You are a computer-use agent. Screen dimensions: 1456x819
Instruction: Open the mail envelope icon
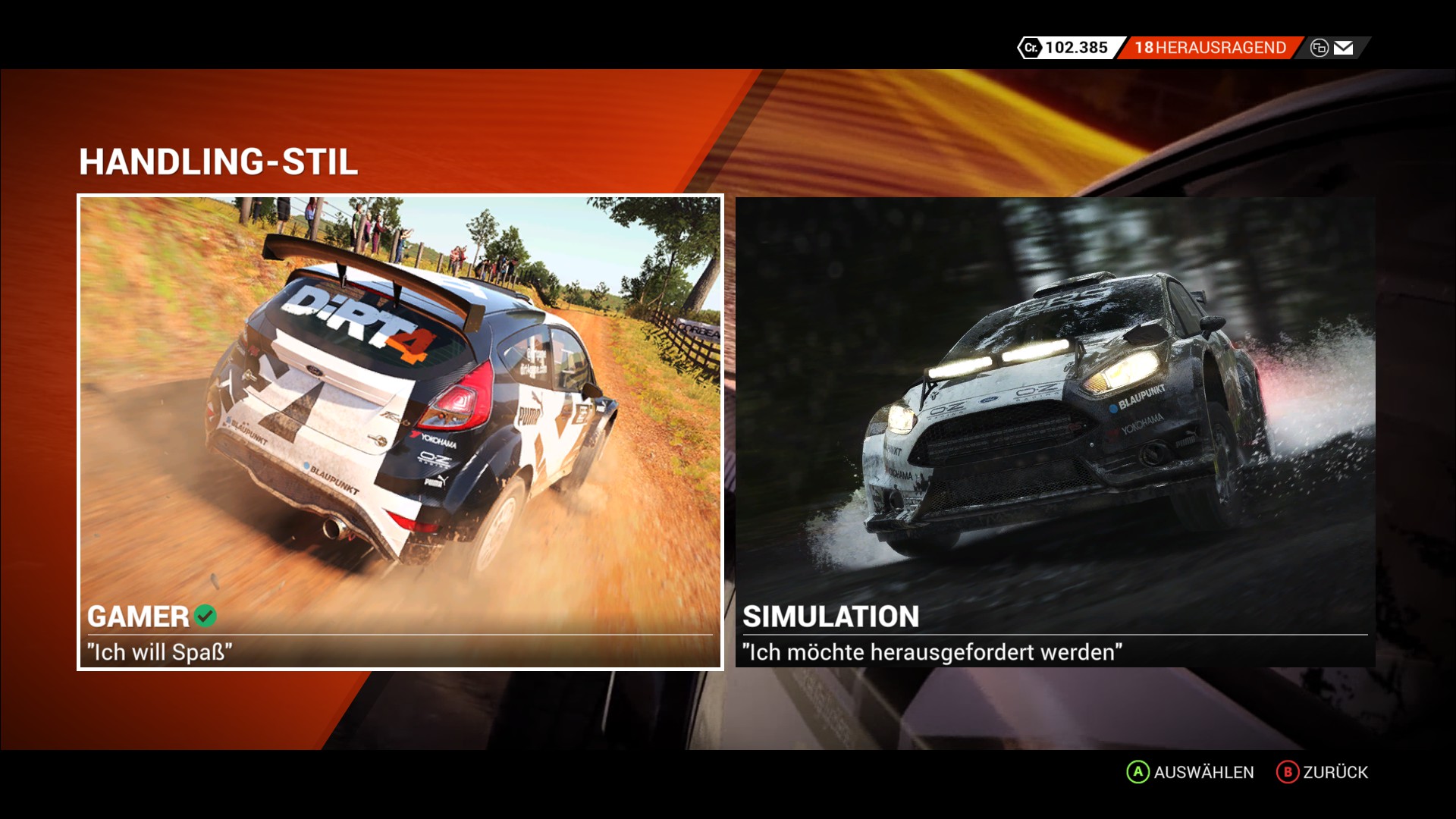pos(1343,48)
